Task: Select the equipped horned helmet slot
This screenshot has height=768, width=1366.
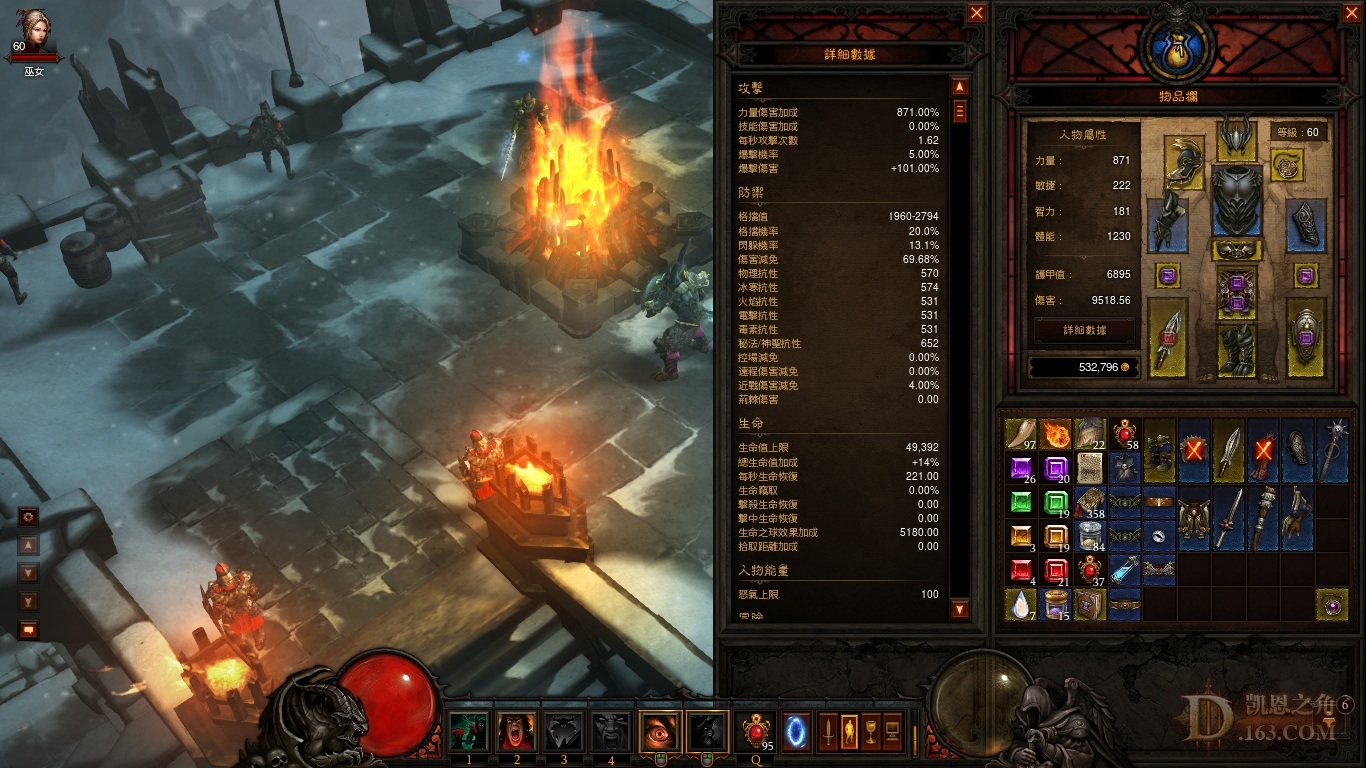Action: 1236,136
